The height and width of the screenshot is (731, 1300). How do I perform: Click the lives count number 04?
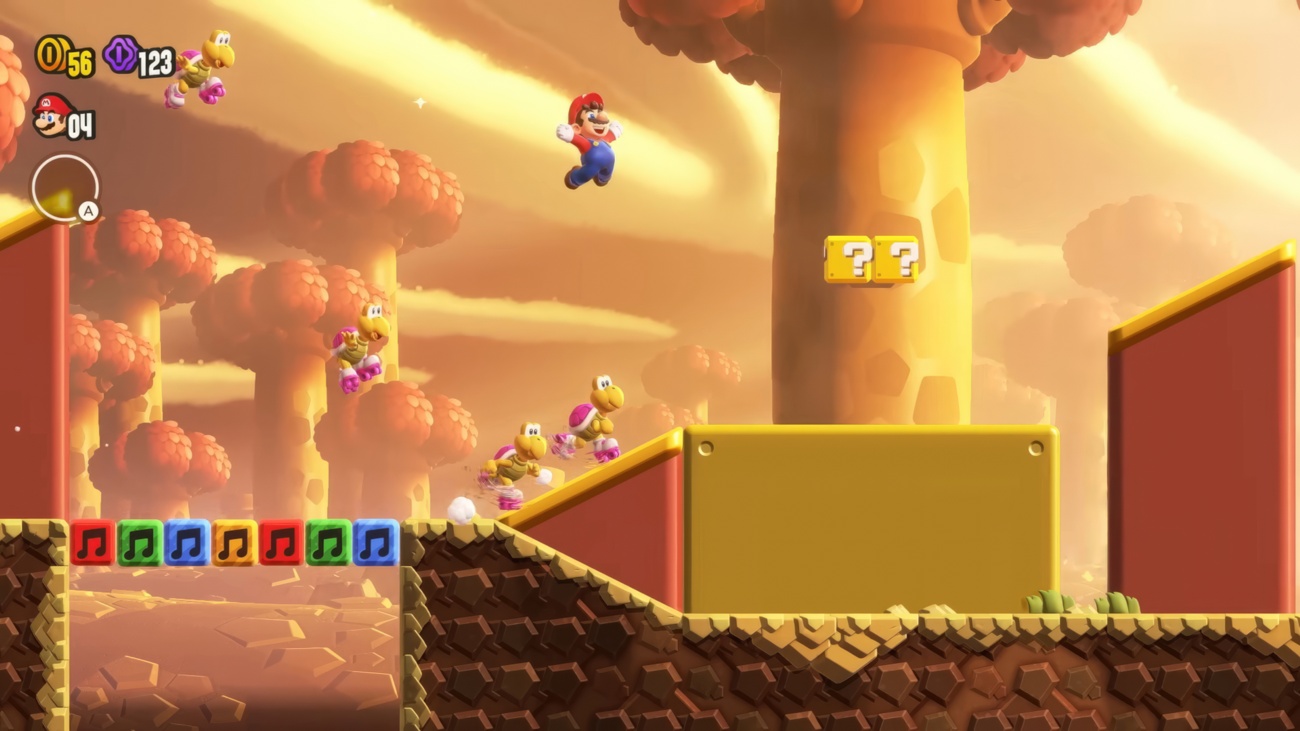point(80,124)
